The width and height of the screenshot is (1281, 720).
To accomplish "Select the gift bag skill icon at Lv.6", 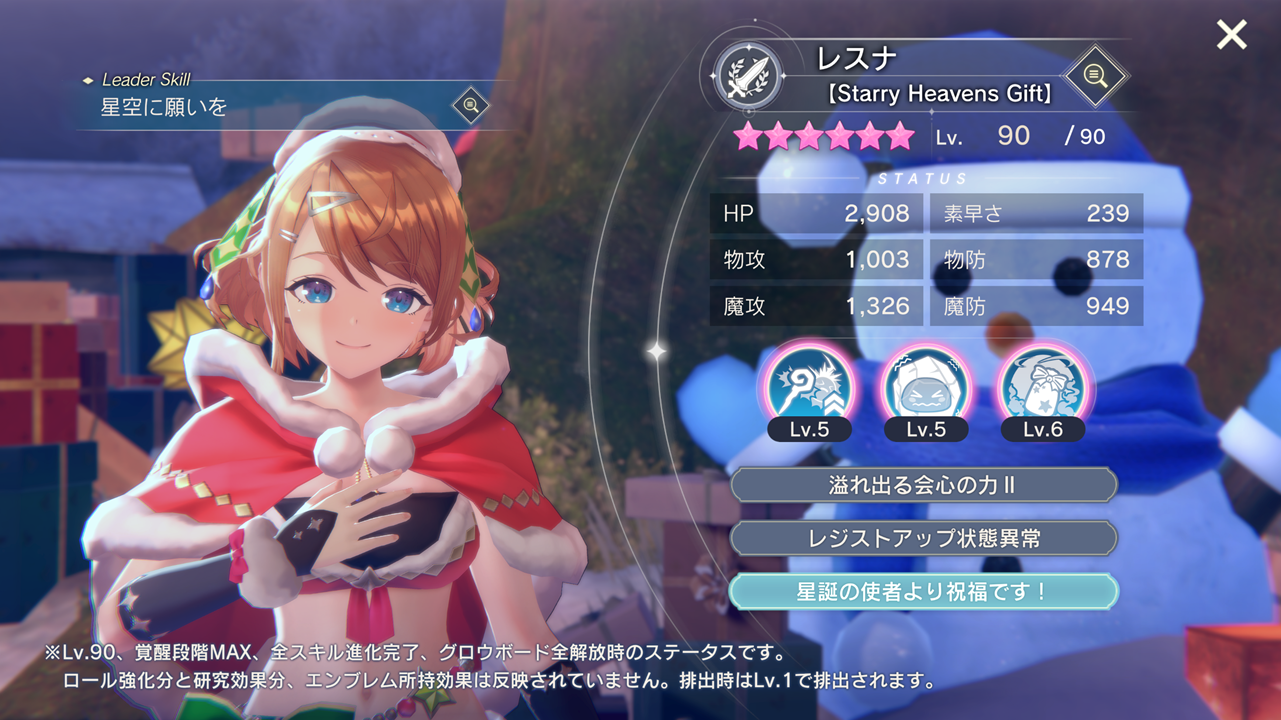I will tap(1042, 385).
